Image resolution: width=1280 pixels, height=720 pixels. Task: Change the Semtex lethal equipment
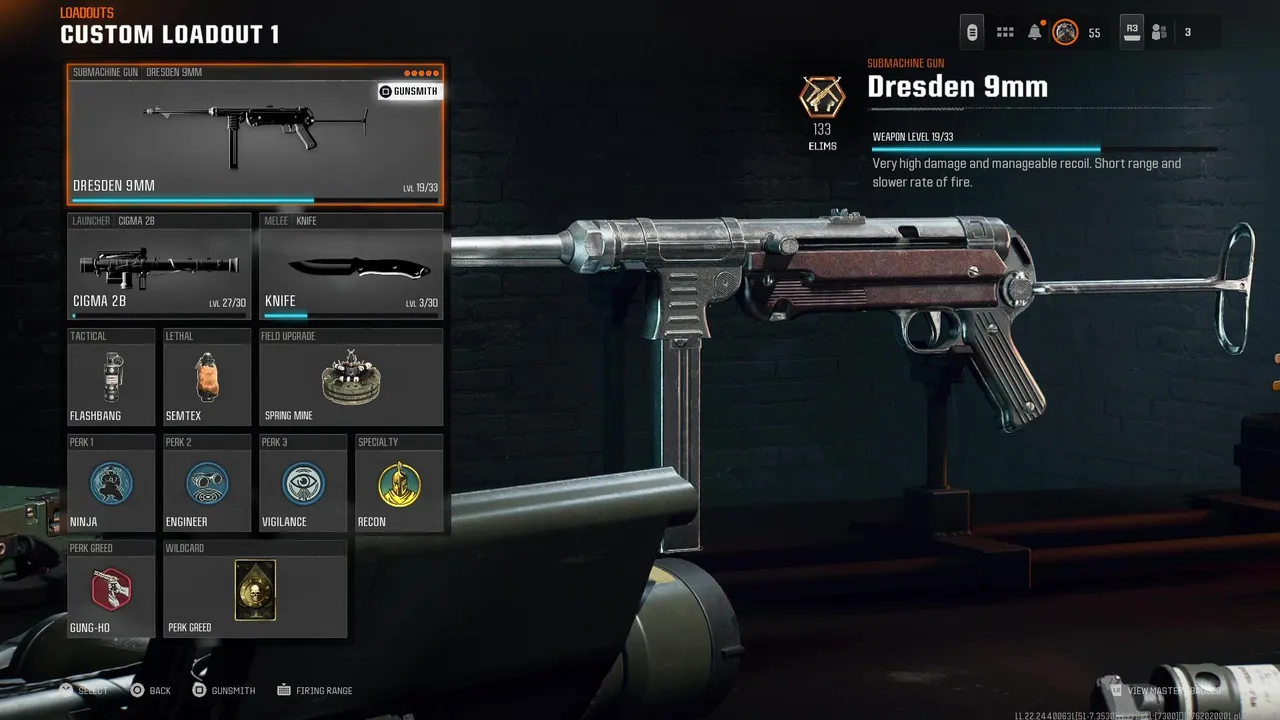coord(207,377)
